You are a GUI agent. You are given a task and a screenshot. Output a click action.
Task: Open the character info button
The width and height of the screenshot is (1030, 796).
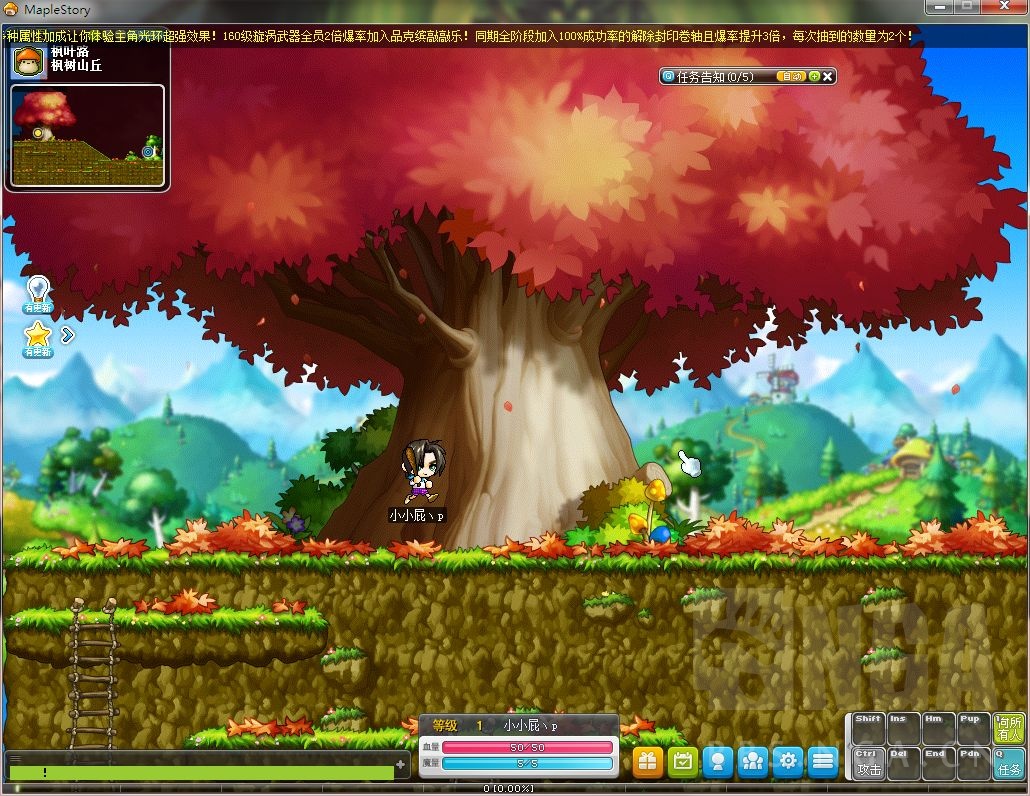coord(717,762)
